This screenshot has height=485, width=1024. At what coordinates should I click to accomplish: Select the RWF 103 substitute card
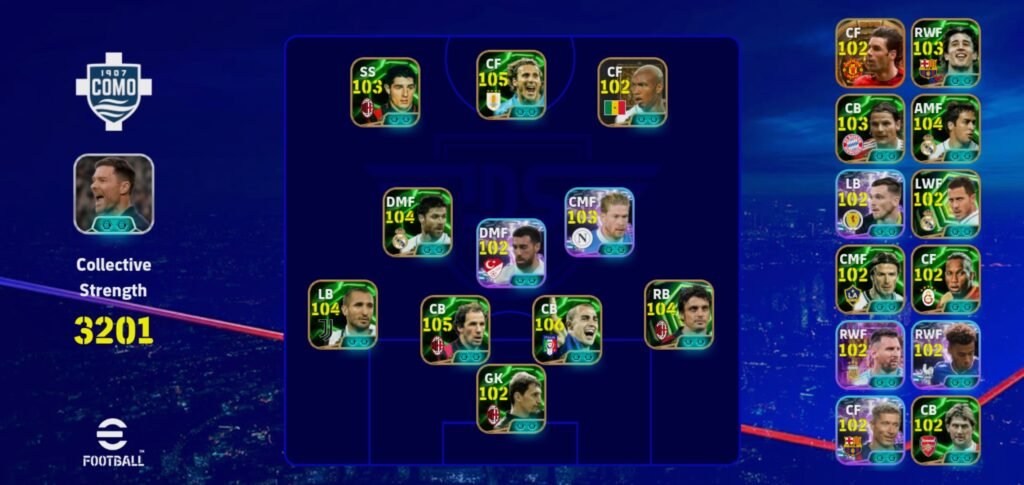[945, 53]
